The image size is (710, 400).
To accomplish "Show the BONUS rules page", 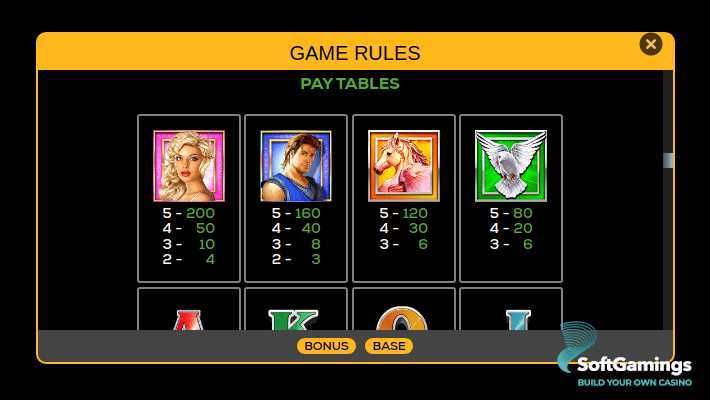I will 326,346.
